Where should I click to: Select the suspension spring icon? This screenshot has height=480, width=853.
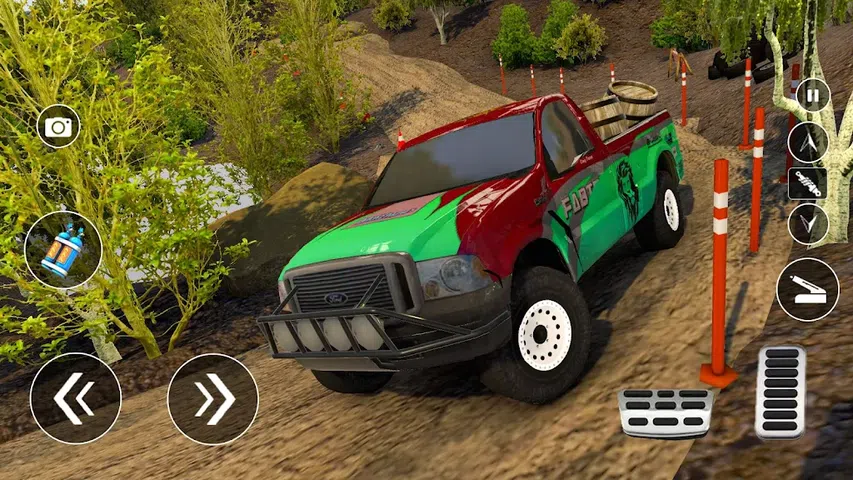click(x=808, y=184)
